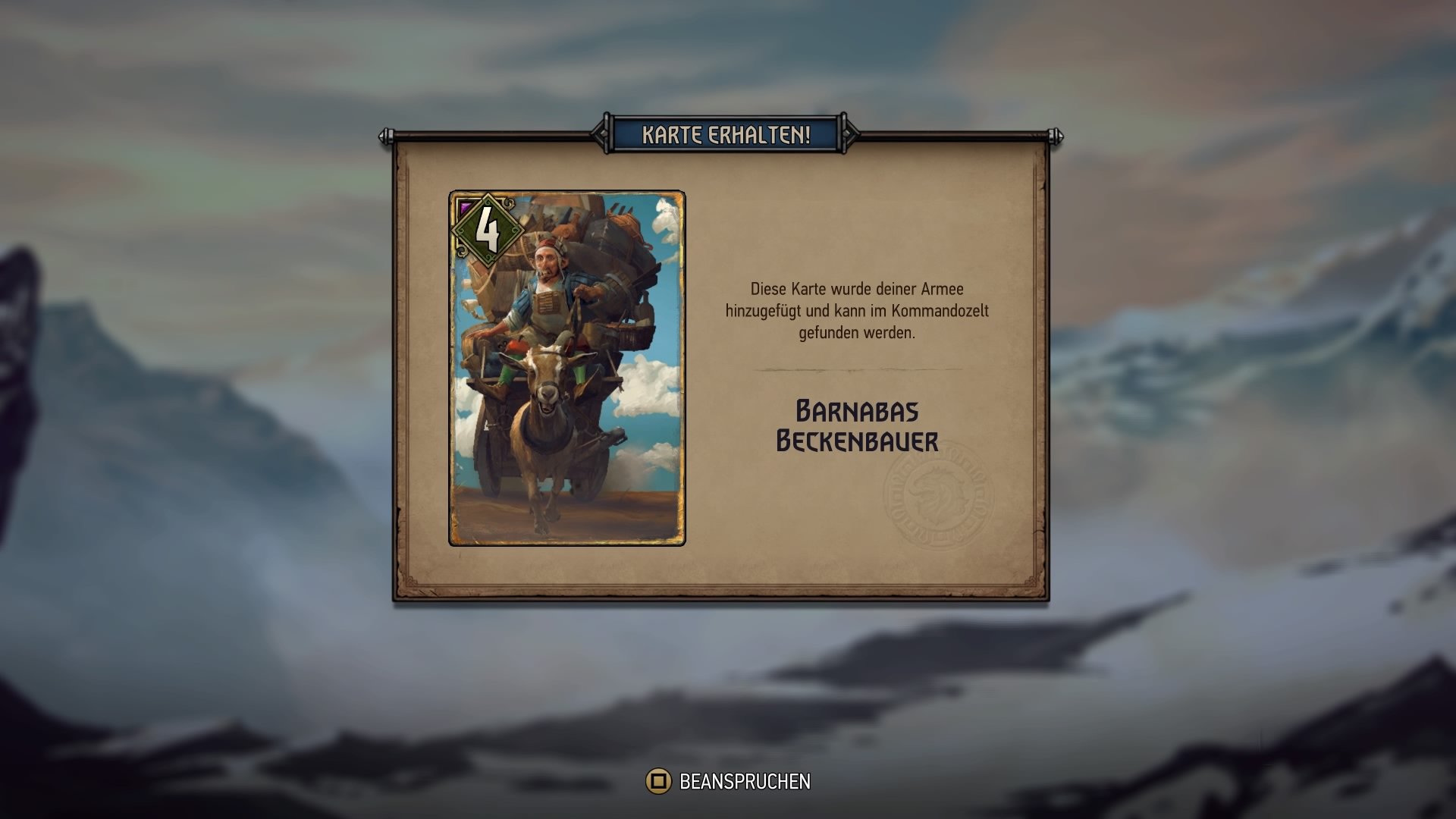The width and height of the screenshot is (1456, 819).
Task: Click the green diamond frame around the number
Action: [488, 229]
